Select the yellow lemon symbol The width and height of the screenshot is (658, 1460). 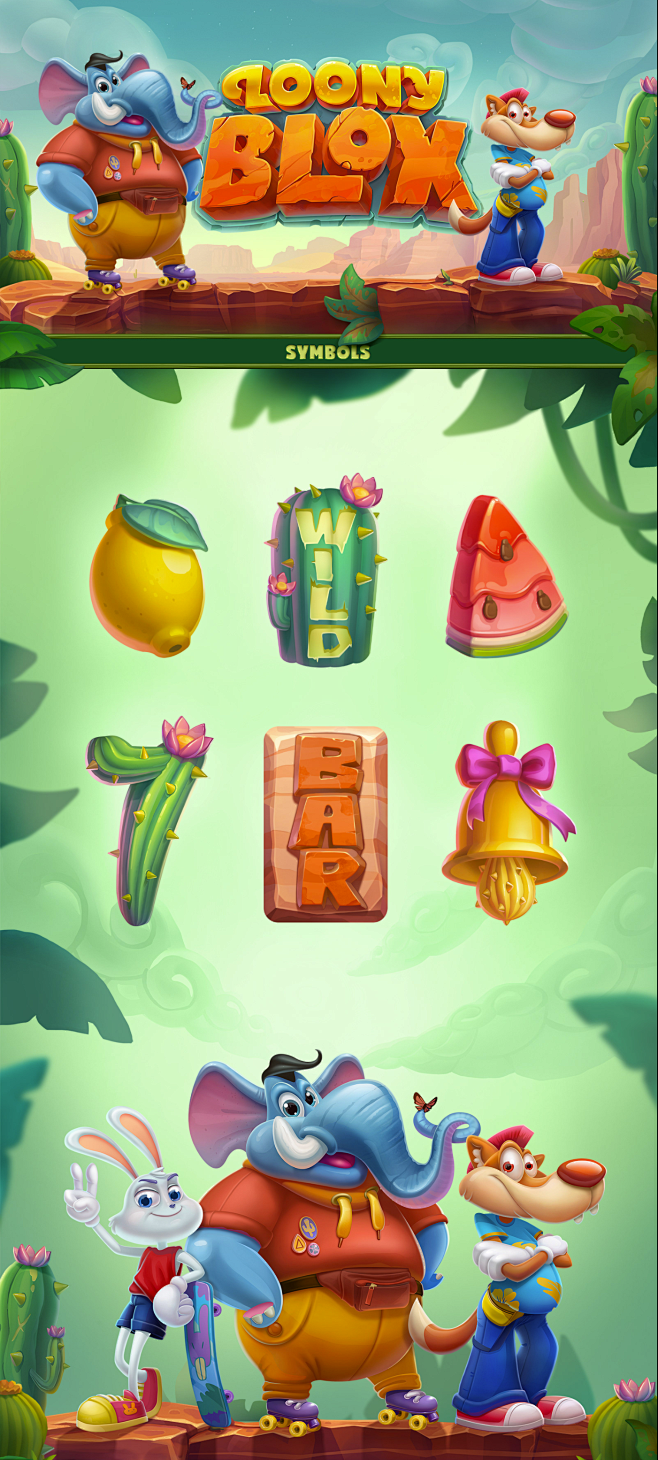(x=148, y=578)
